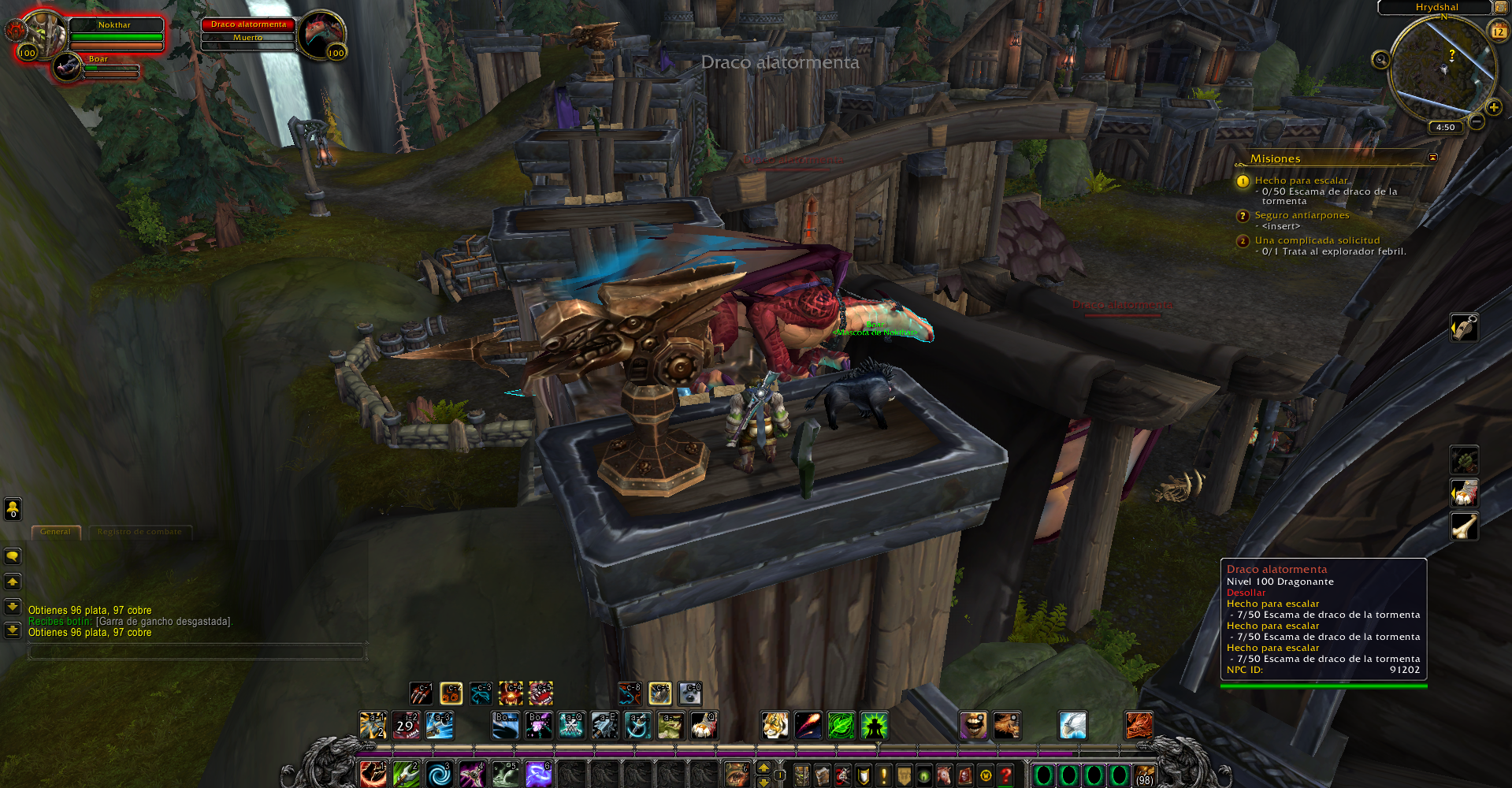This screenshot has width=1512, height=788.
Task: Select the General chat tab
Action: [x=55, y=532]
